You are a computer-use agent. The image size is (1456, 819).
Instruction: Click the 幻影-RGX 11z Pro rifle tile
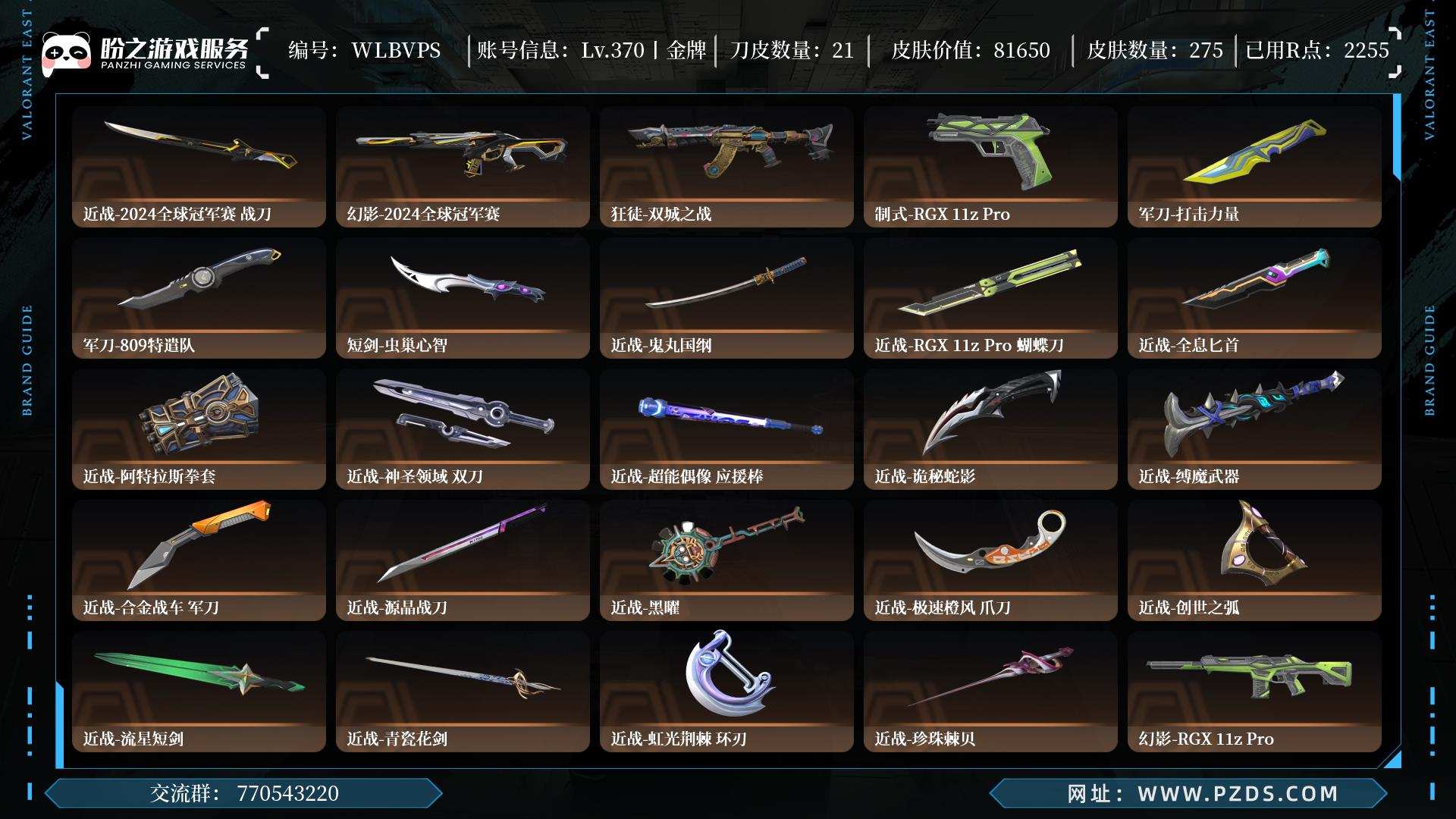point(1254,691)
